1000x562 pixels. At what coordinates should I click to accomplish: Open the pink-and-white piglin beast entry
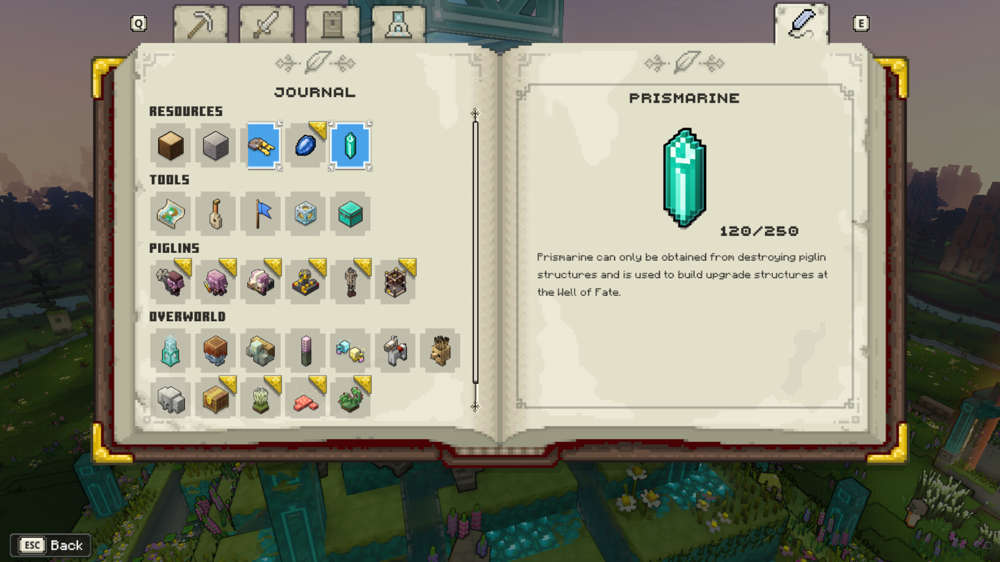click(x=260, y=283)
